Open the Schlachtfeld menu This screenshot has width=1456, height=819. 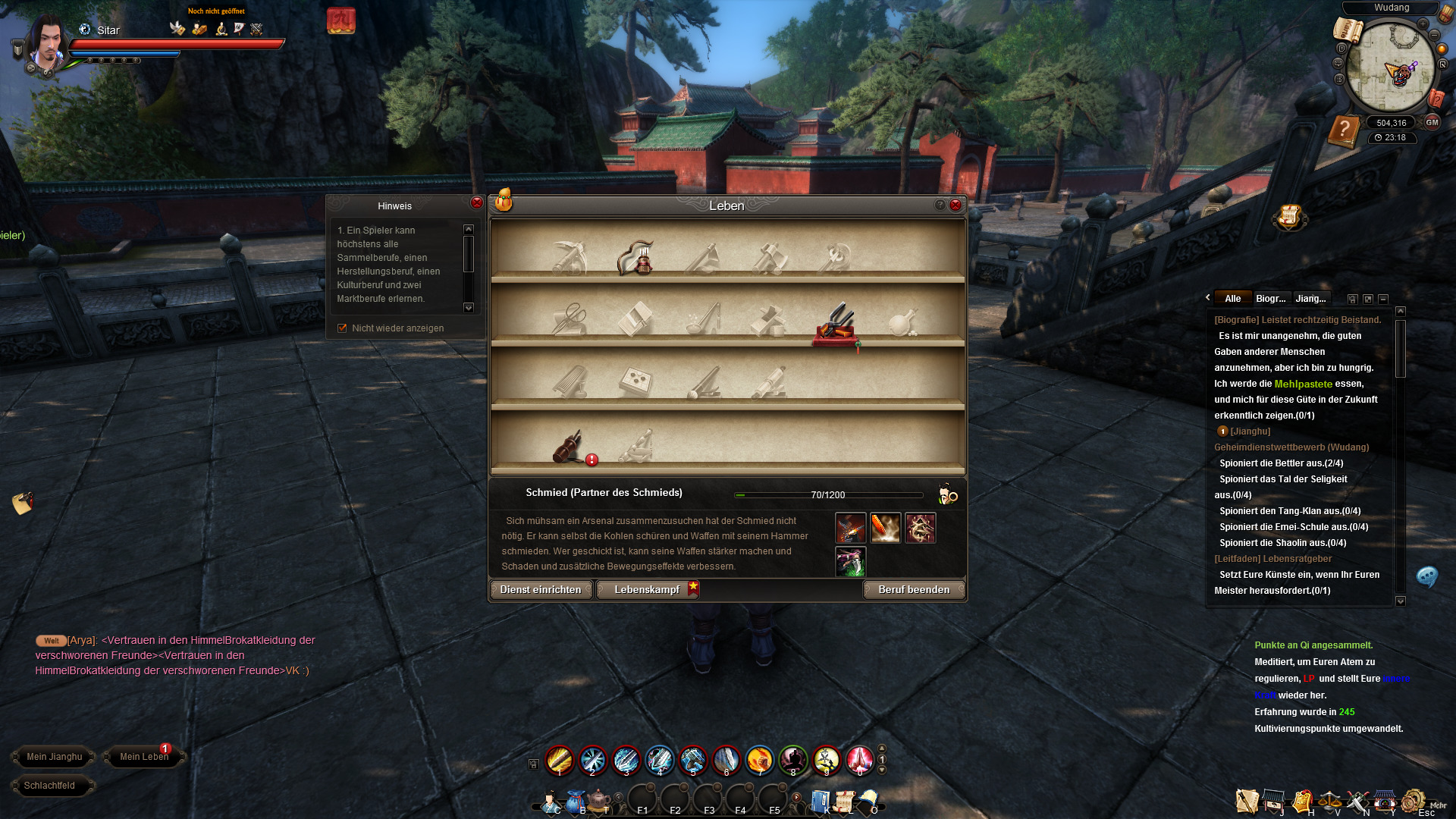pyautogui.click(x=49, y=786)
